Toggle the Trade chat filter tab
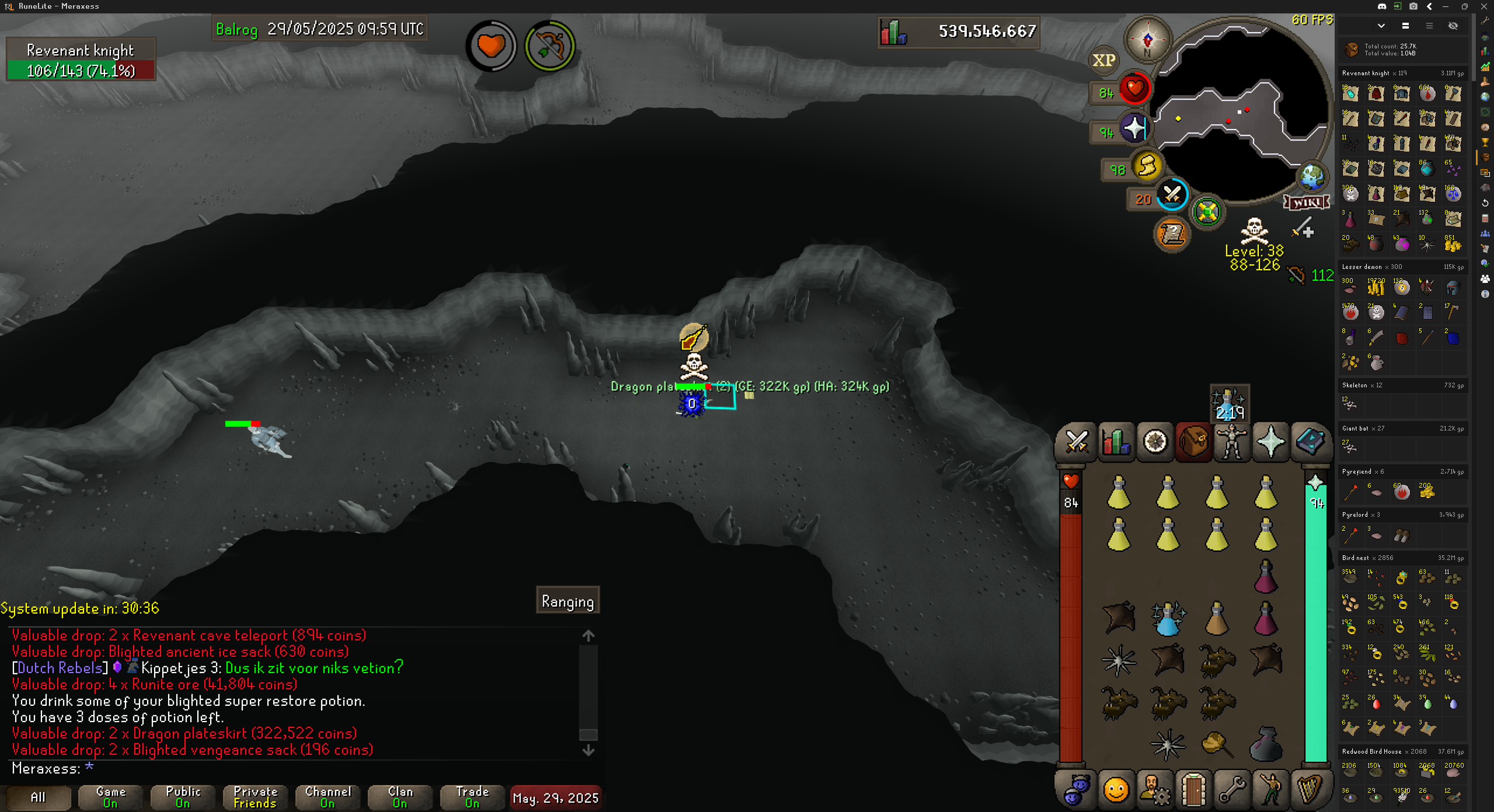The width and height of the screenshot is (1494, 812). click(x=472, y=797)
